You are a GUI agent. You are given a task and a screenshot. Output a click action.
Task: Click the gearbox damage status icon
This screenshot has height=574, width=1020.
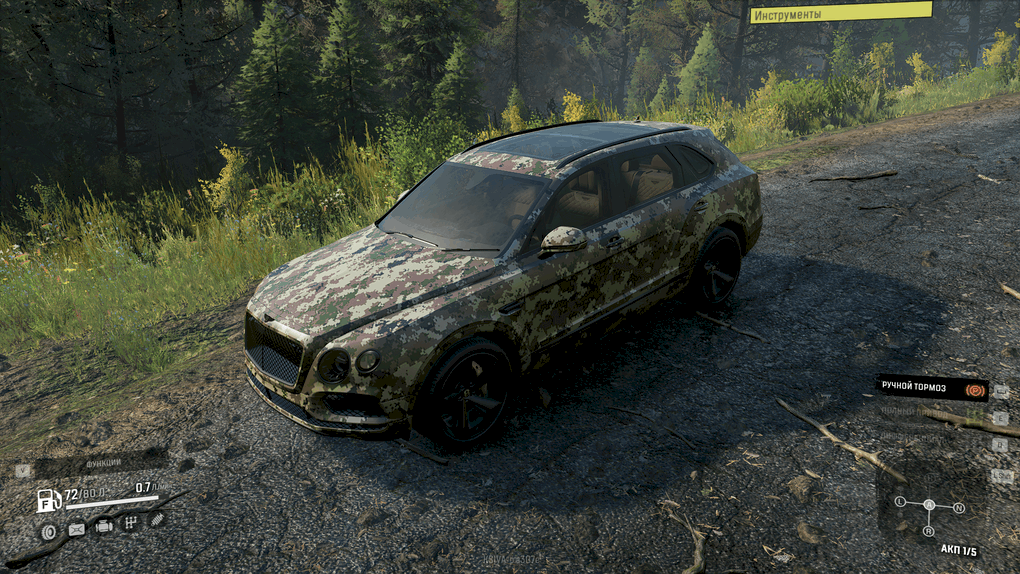coord(130,522)
